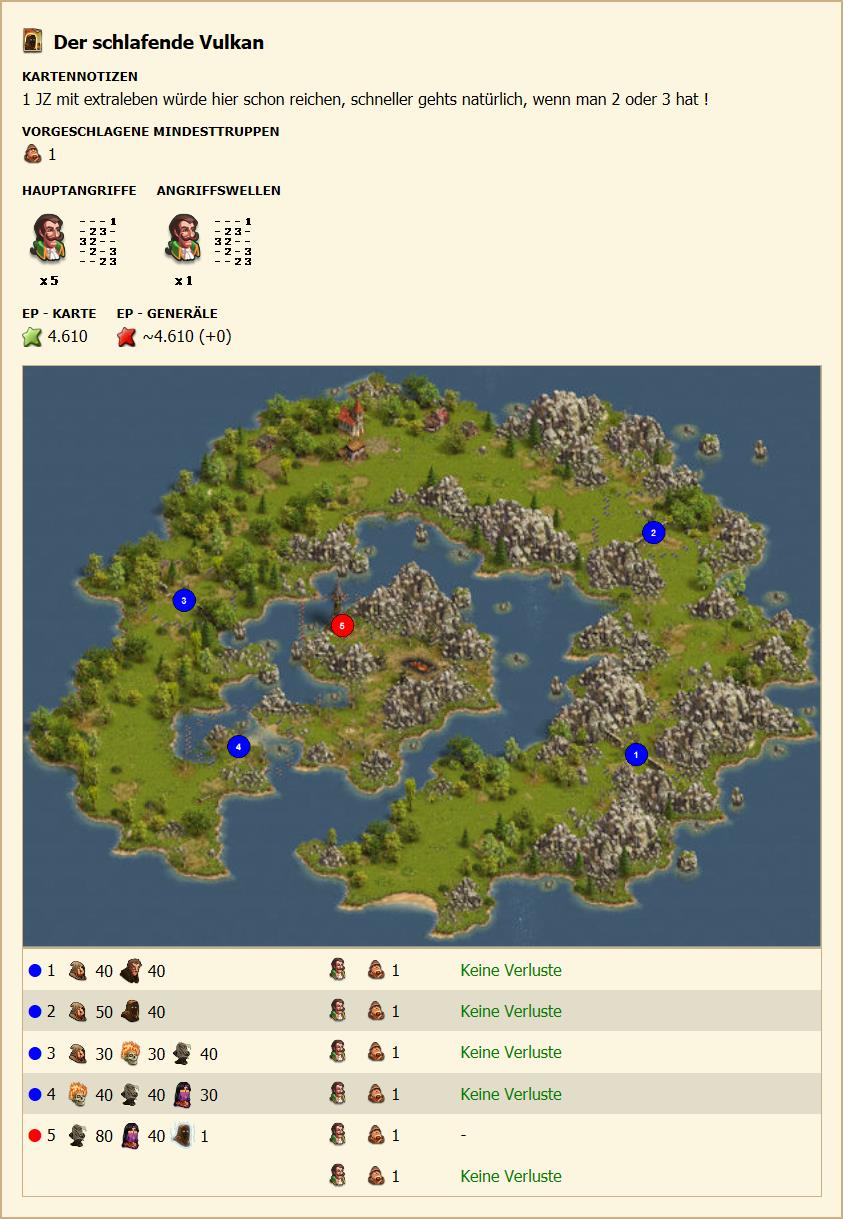Open the general portrait under Angriffswellen

[183, 238]
